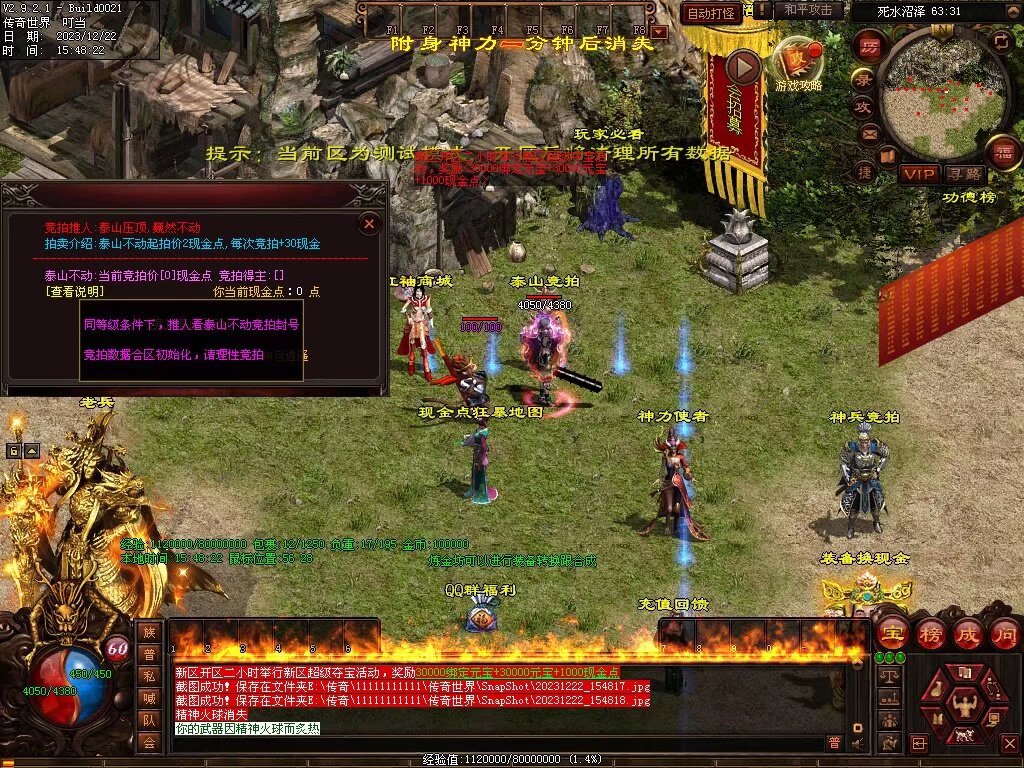Screen dimensions: 1024x768
Task: Activate 寻路 pathfinding button
Action: point(965,174)
